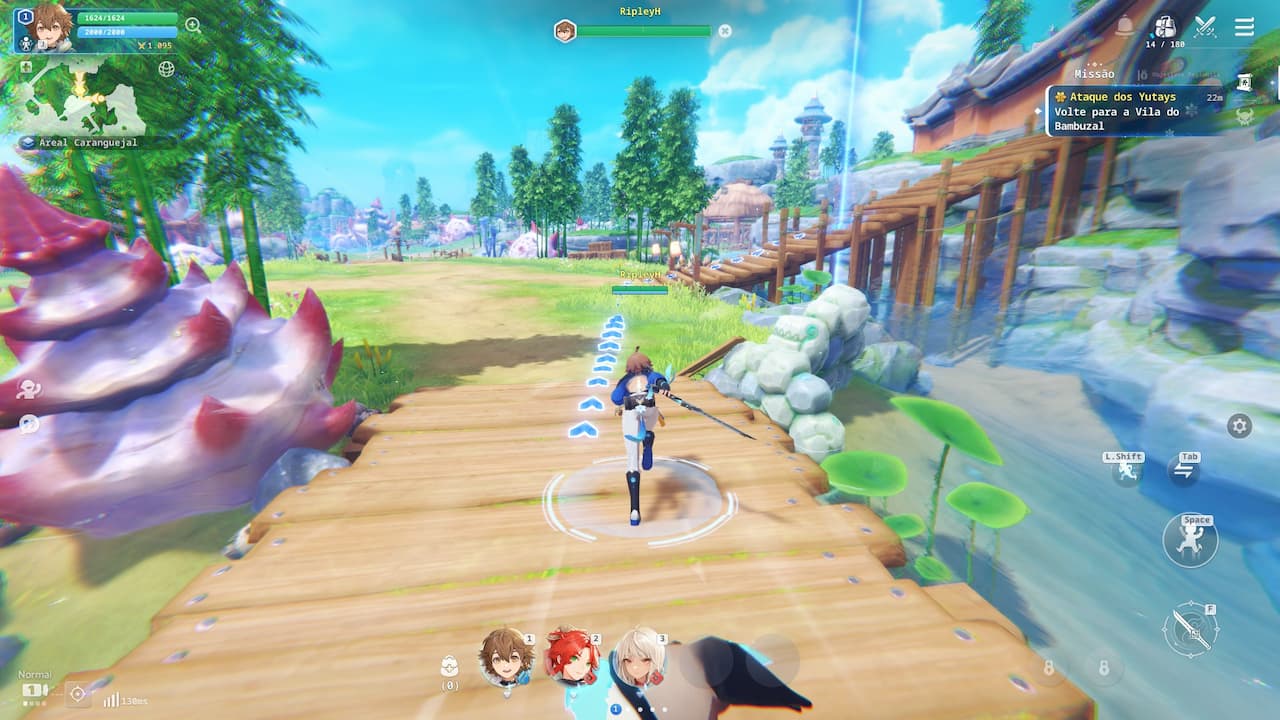The height and width of the screenshot is (720, 1280).
Task: Open the main hamburger menu
Action: [1244, 27]
